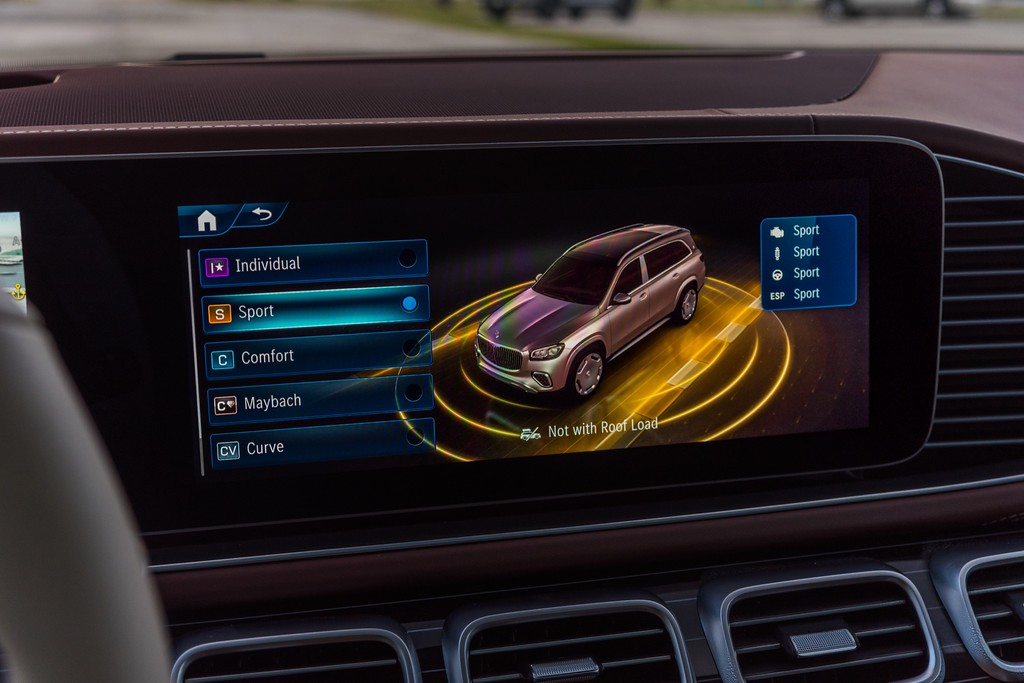Select the Individual drive mode
This screenshot has height=683, width=1024.
click(314, 262)
